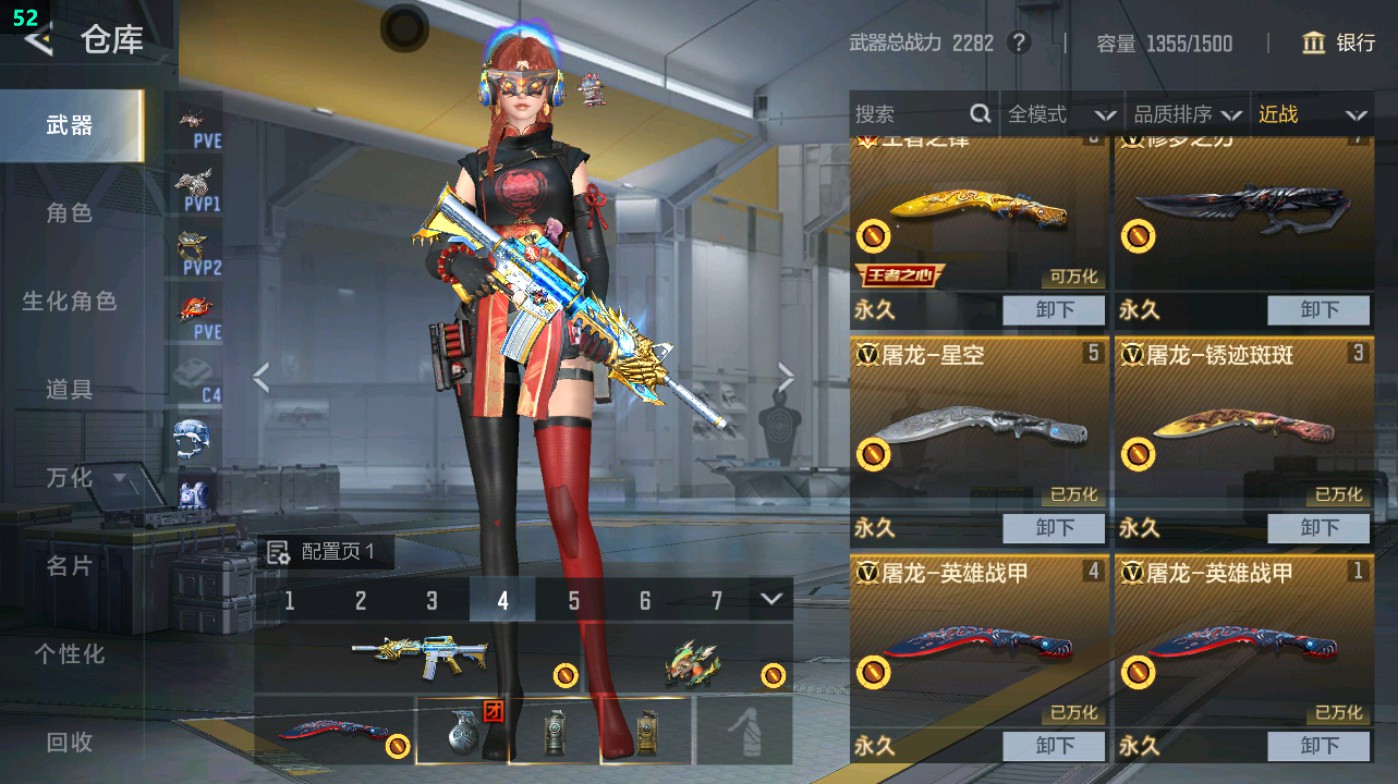
Task: Click the question mark beside 武器总战力
Action: coord(1020,44)
